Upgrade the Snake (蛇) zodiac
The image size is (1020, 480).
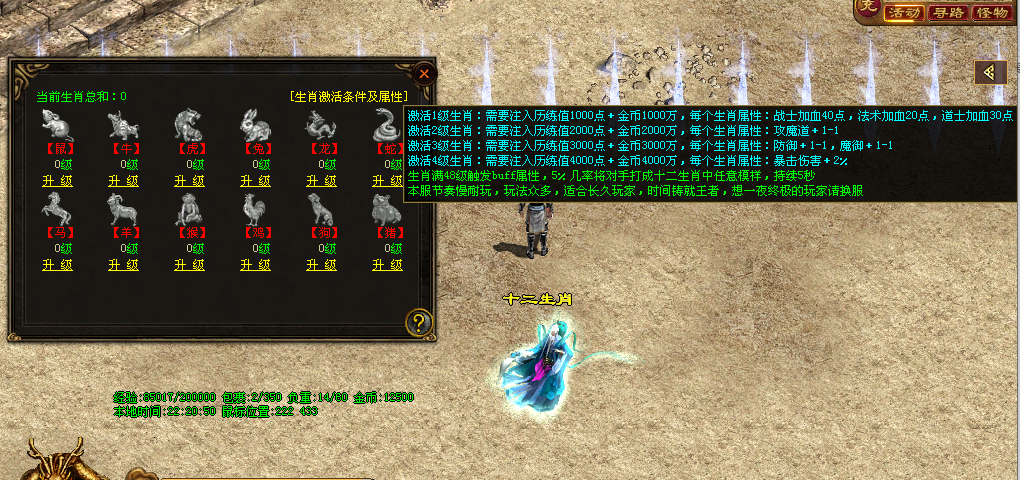click(386, 181)
